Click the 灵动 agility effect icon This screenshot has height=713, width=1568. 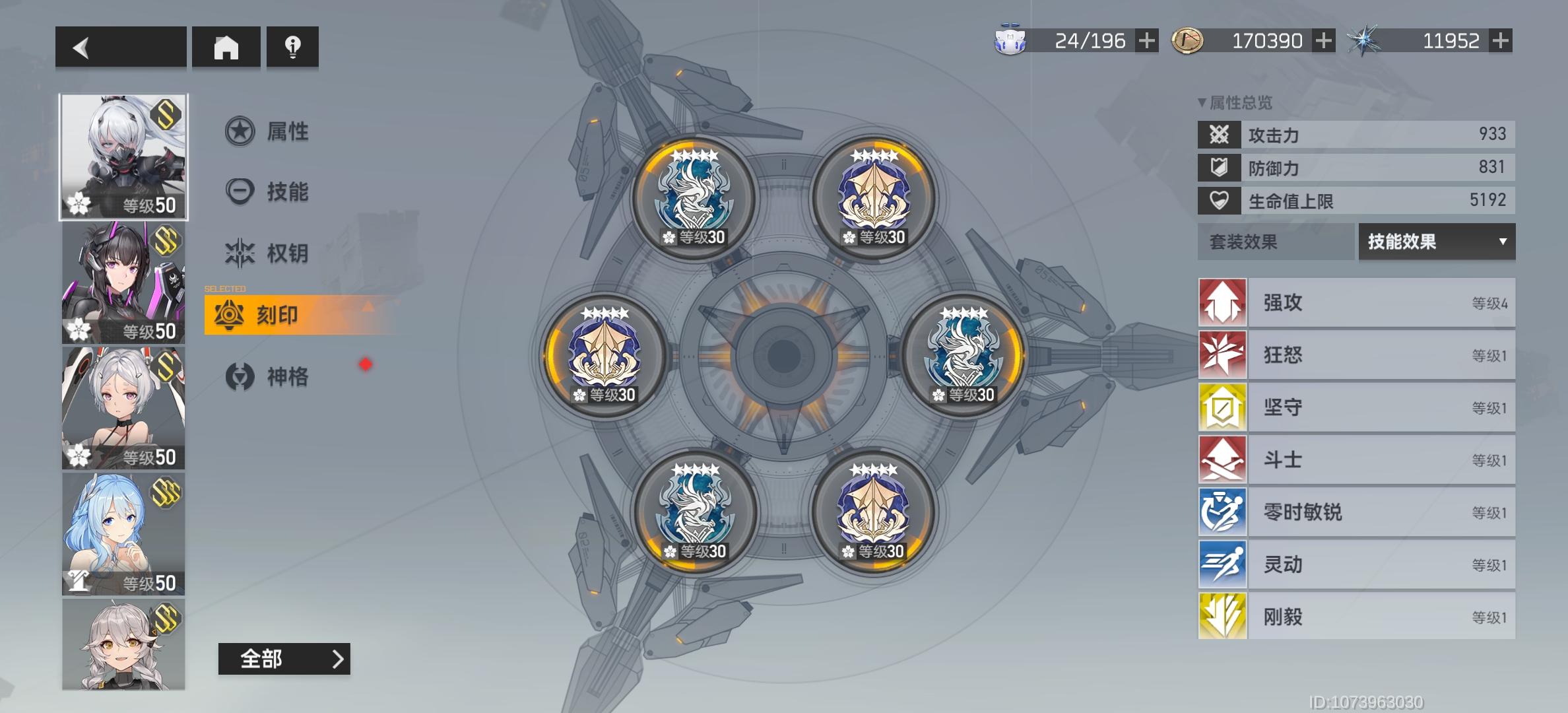pyautogui.click(x=1222, y=563)
